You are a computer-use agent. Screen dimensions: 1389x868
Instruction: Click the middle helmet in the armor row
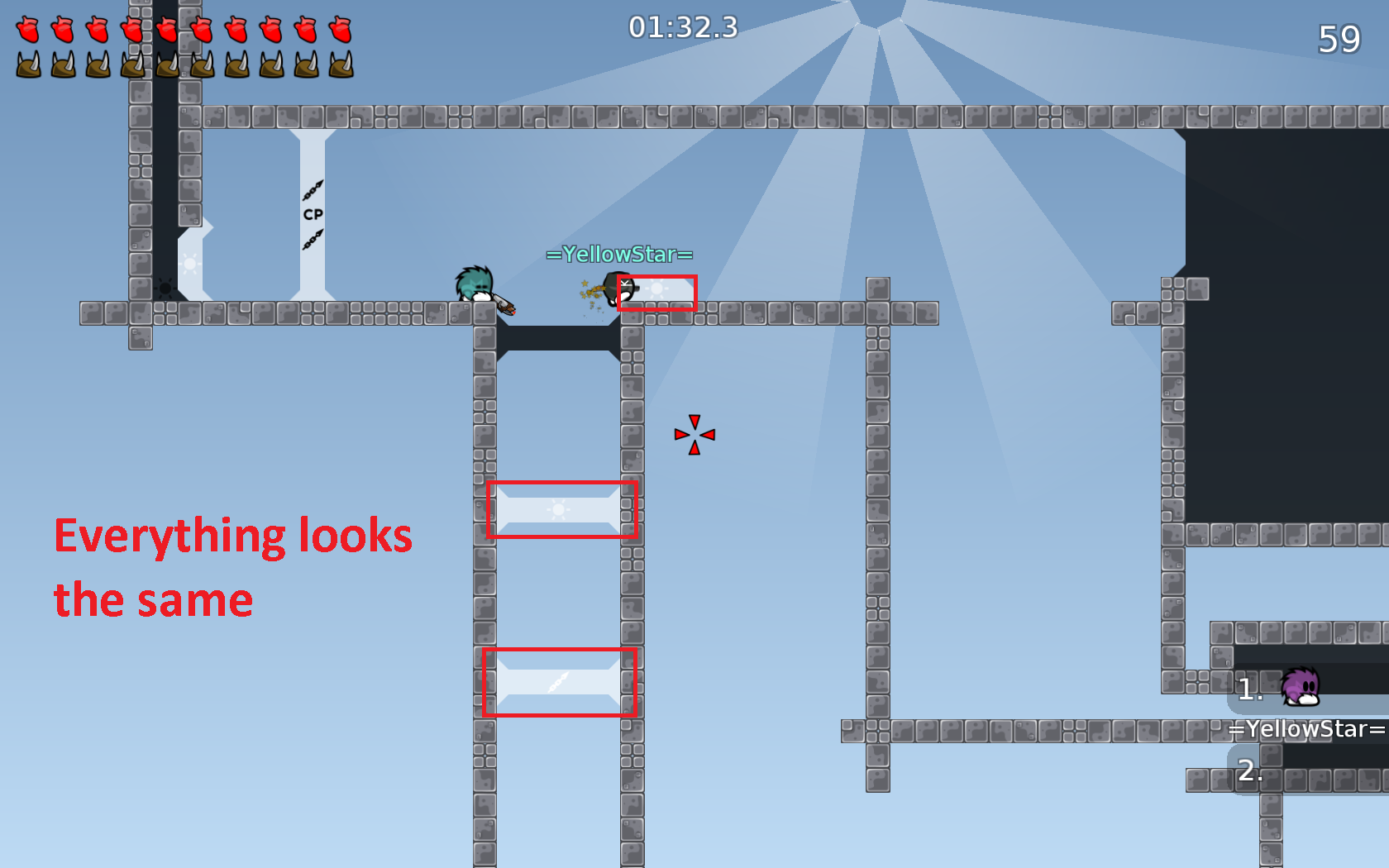[x=165, y=64]
